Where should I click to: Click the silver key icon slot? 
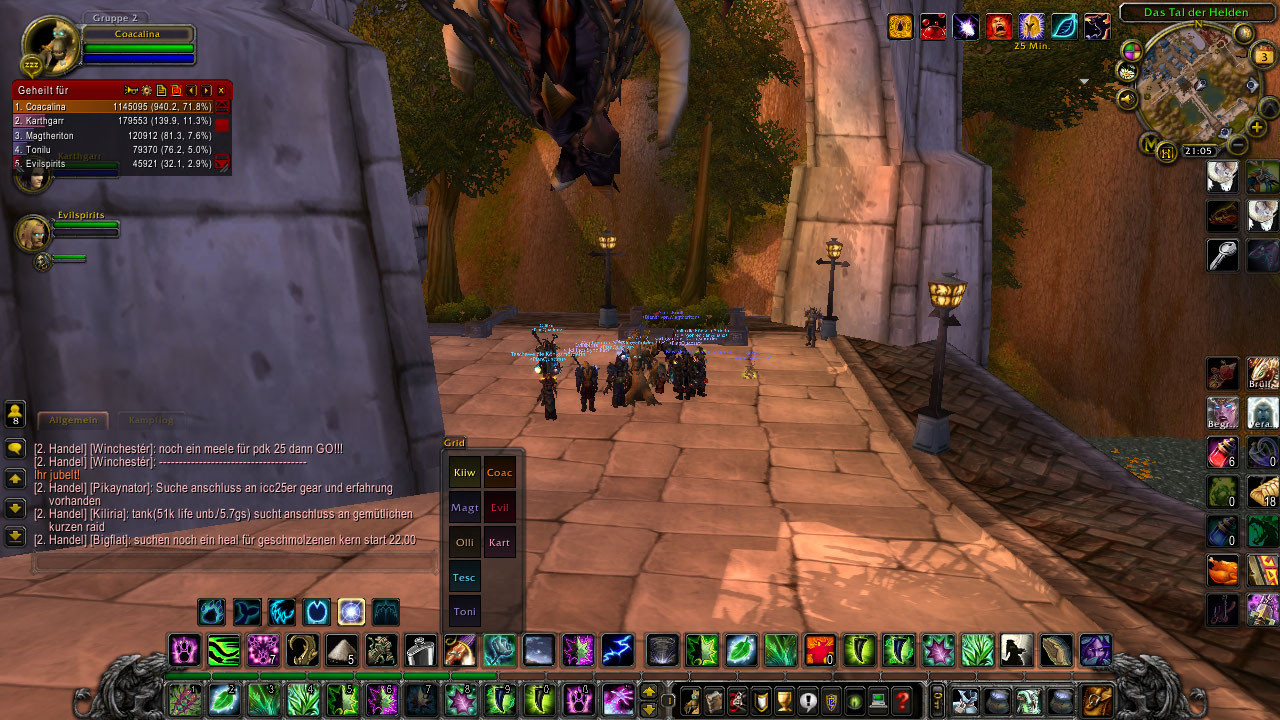coord(1222,255)
